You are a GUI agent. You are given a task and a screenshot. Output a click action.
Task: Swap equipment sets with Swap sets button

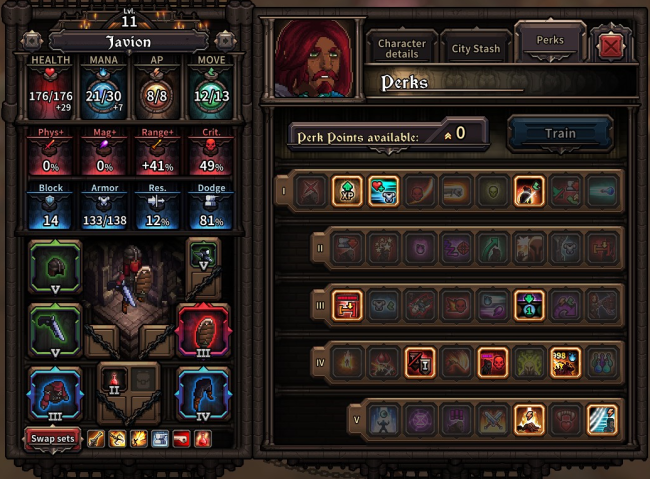point(53,439)
